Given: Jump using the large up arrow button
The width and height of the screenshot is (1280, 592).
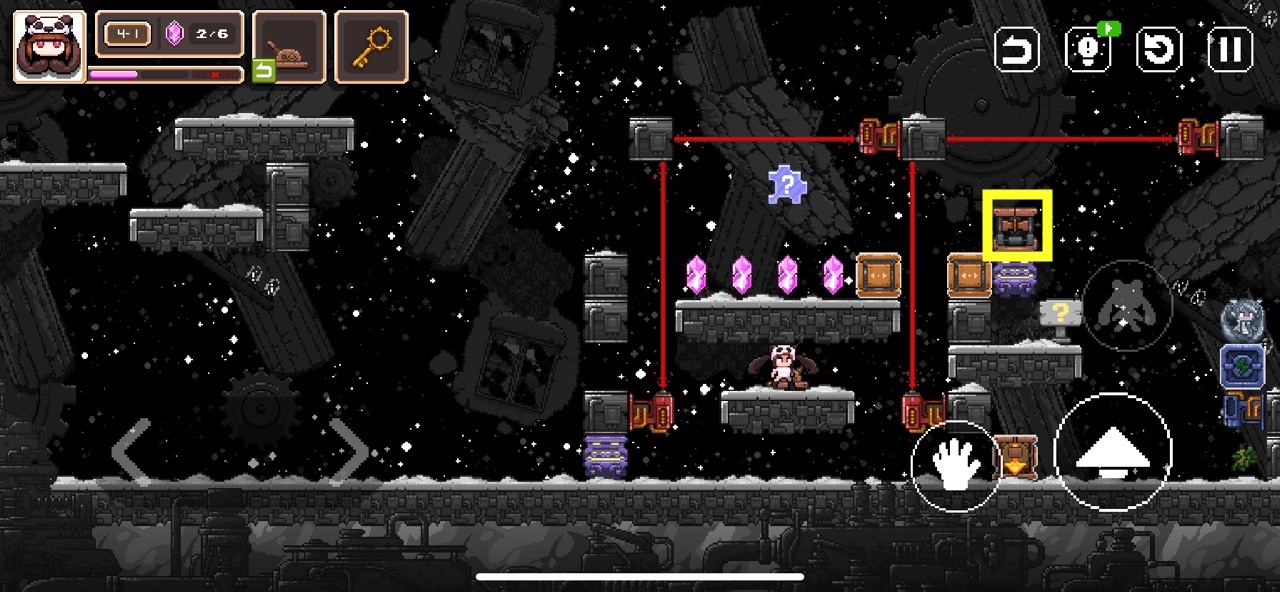Looking at the screenshot, I should 1112,452.
